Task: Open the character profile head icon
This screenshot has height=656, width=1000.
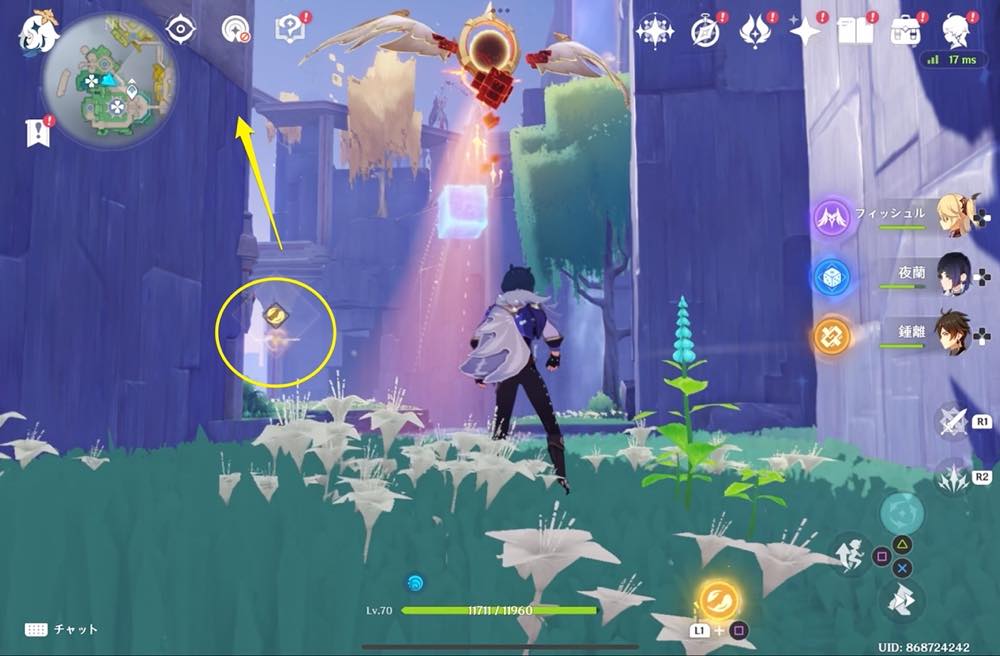Action: [x=956, y=30]
